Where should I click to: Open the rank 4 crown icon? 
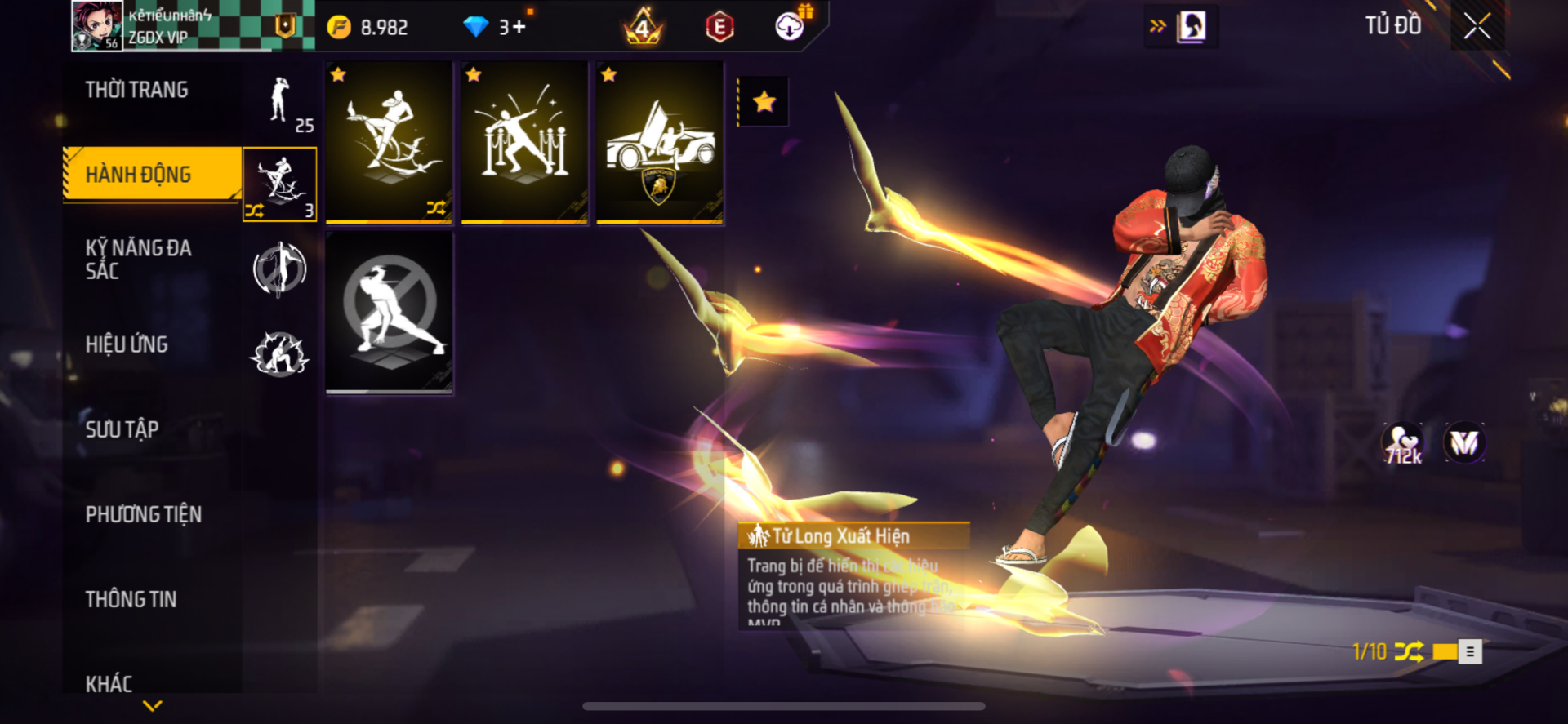(x=644, y=28)
